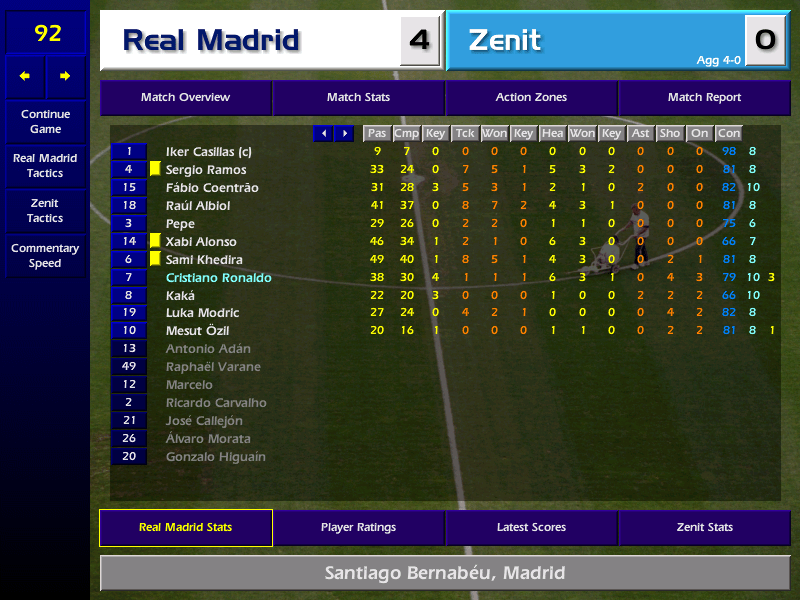Click the Pas column header
This screenshot has height=600, width=800.
coord(376,133)
